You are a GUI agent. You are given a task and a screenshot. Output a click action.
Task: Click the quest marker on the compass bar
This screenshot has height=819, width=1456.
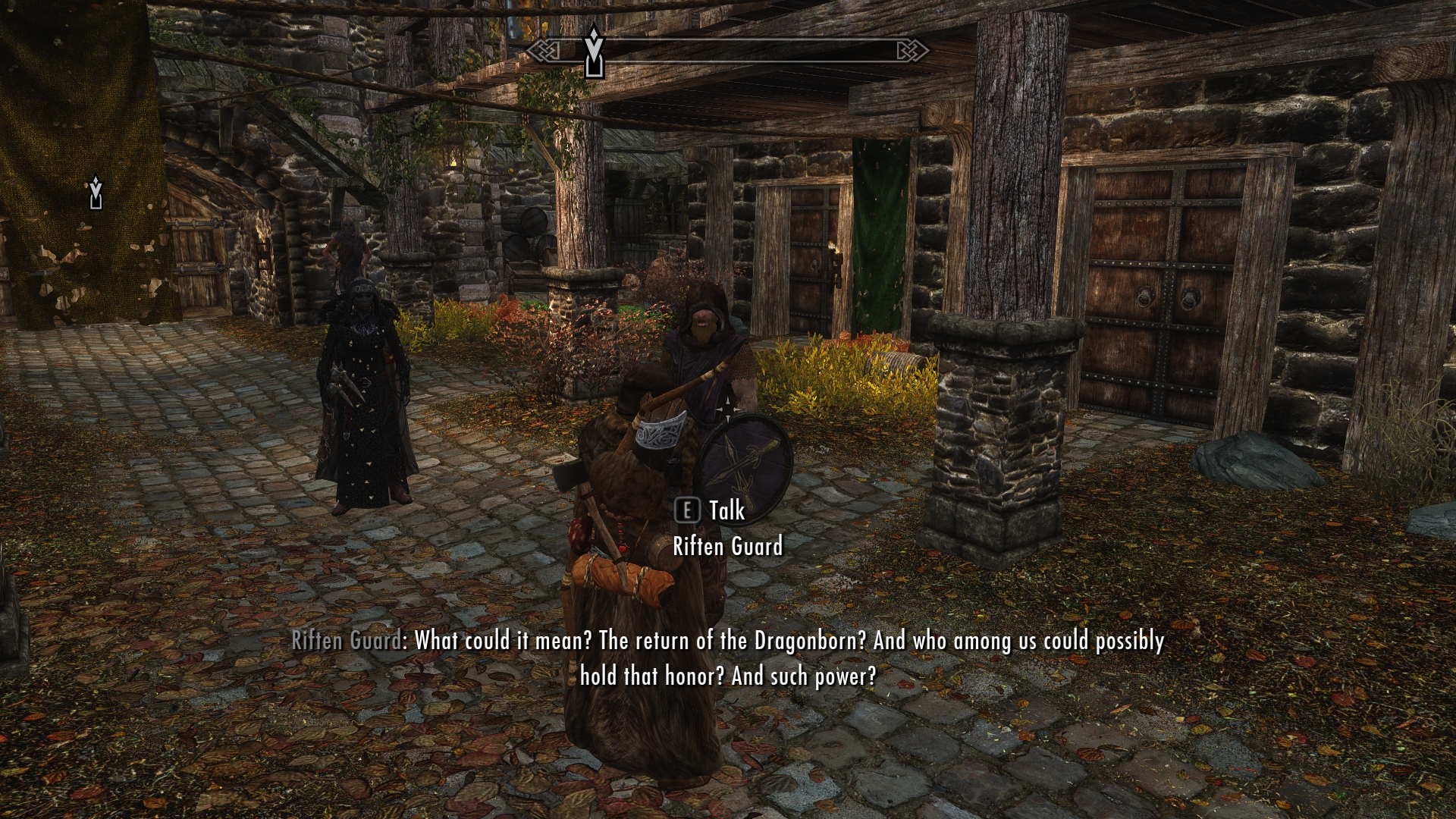click(x=594, y=51)
